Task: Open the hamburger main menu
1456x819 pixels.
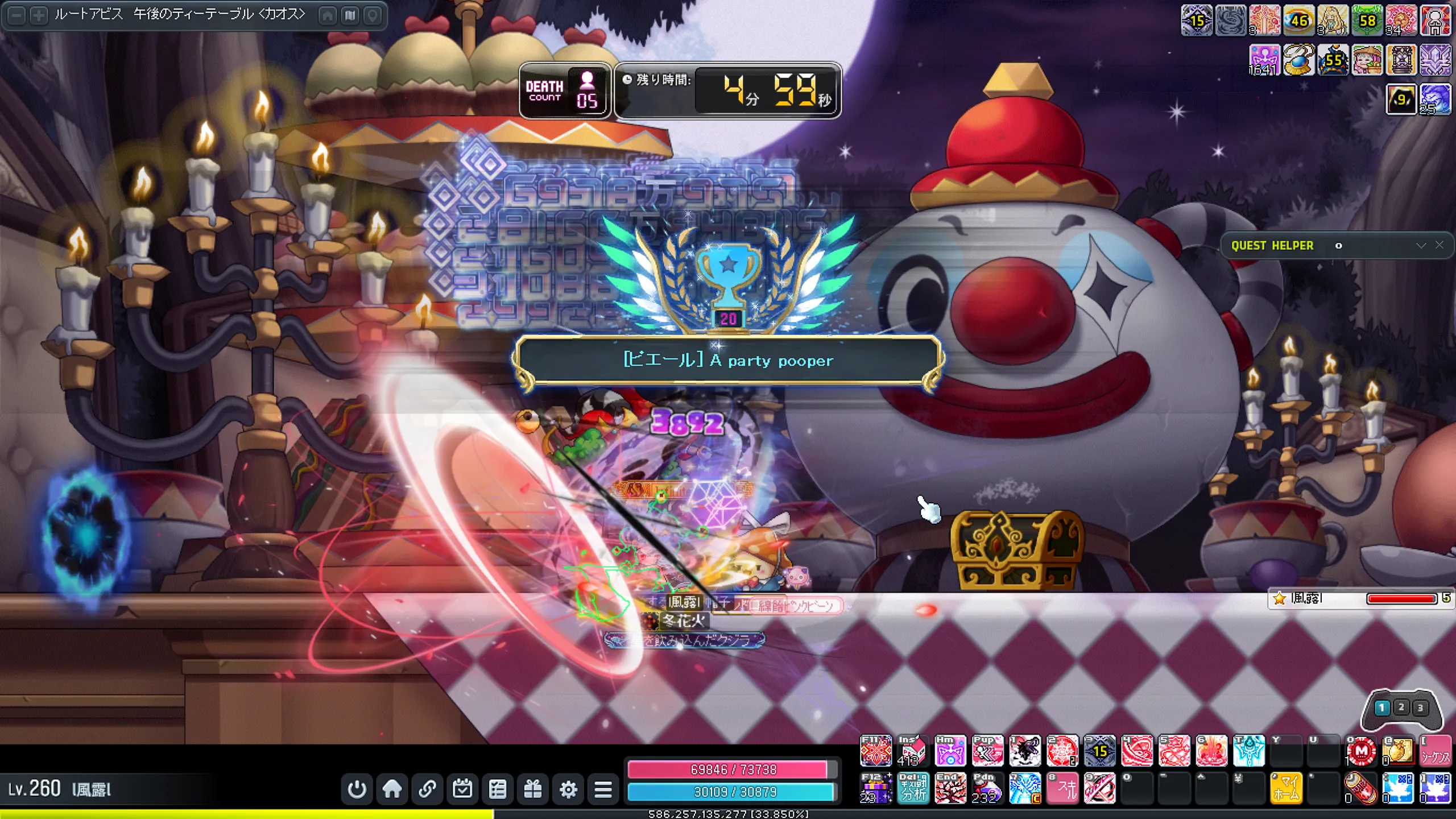Action: (x=603, y=789)
